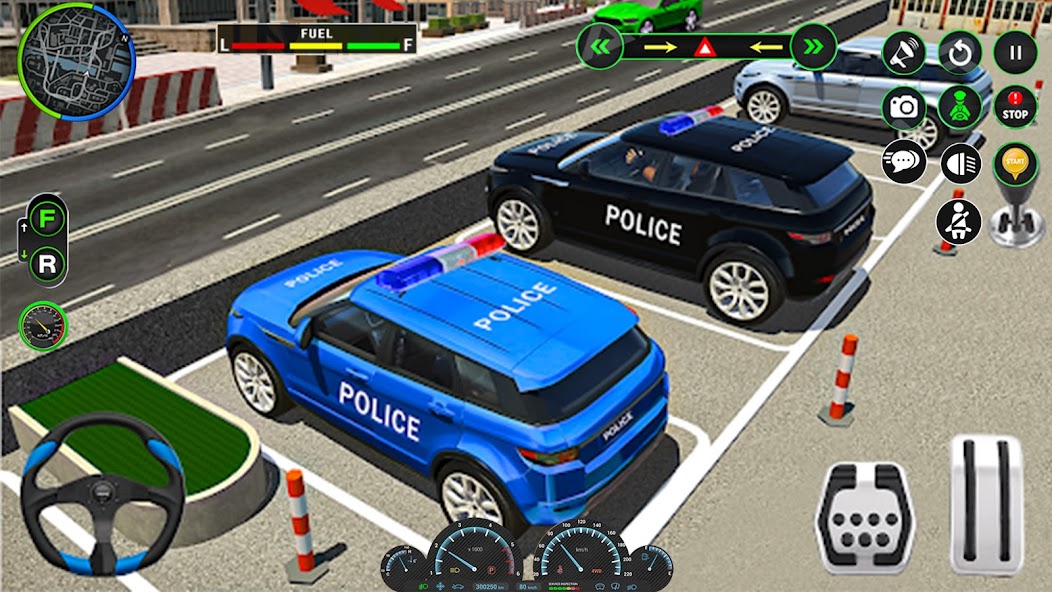
Task: Open the circular city minimap
Action: (75, 62)
